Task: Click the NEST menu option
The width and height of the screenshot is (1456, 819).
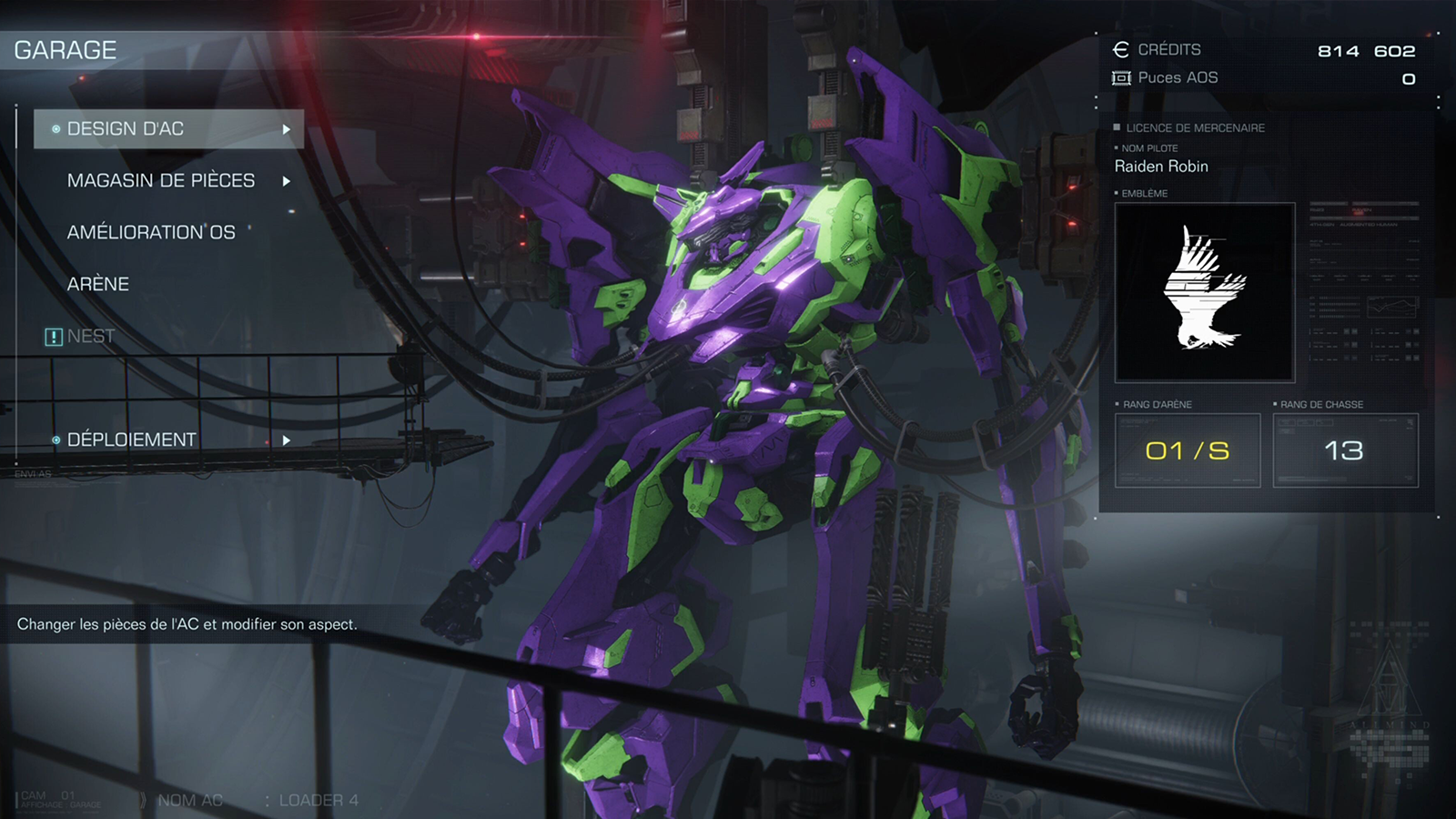Action: [x=88, y=336]
